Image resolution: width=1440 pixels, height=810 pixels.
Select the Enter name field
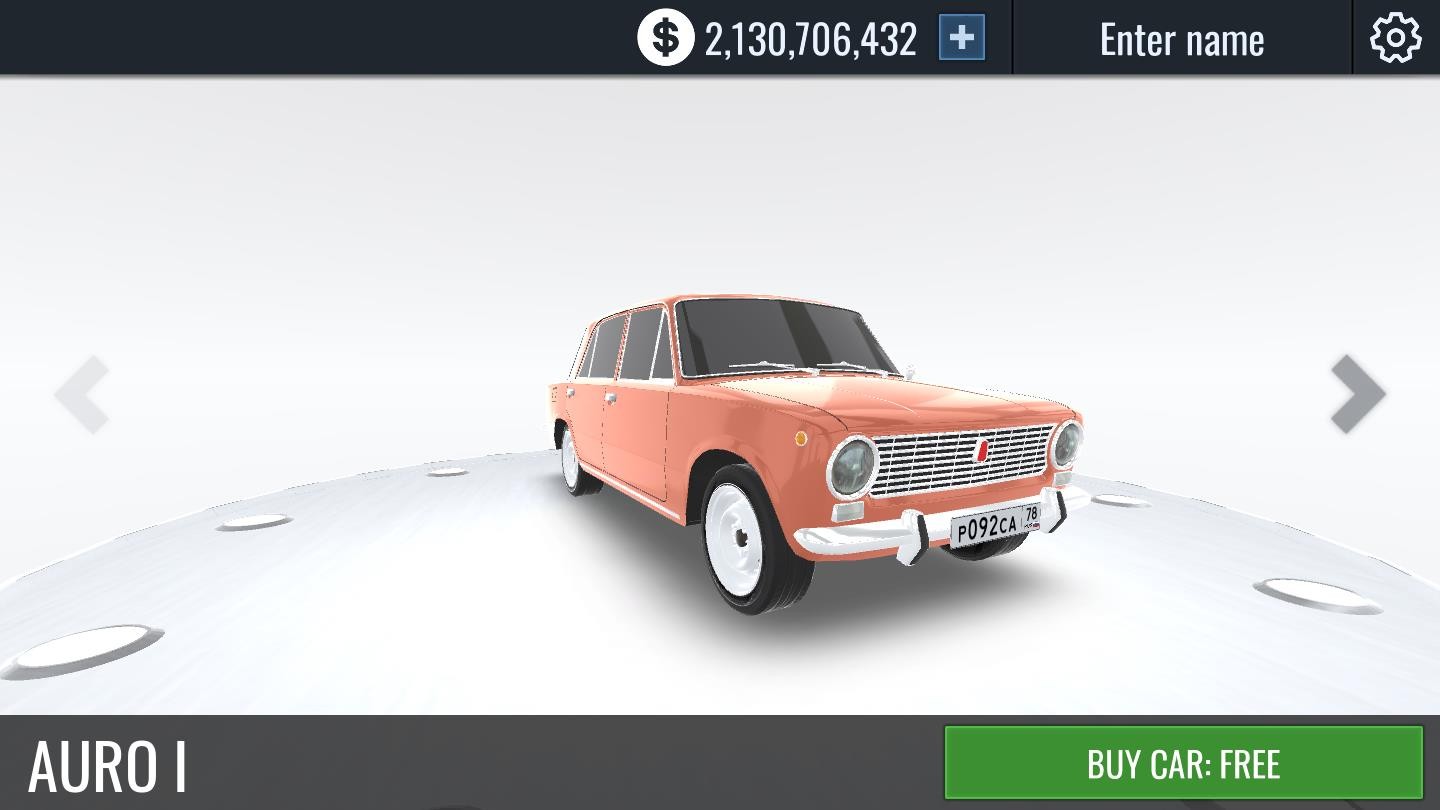pyautogui.click(x=1181, y=39)
